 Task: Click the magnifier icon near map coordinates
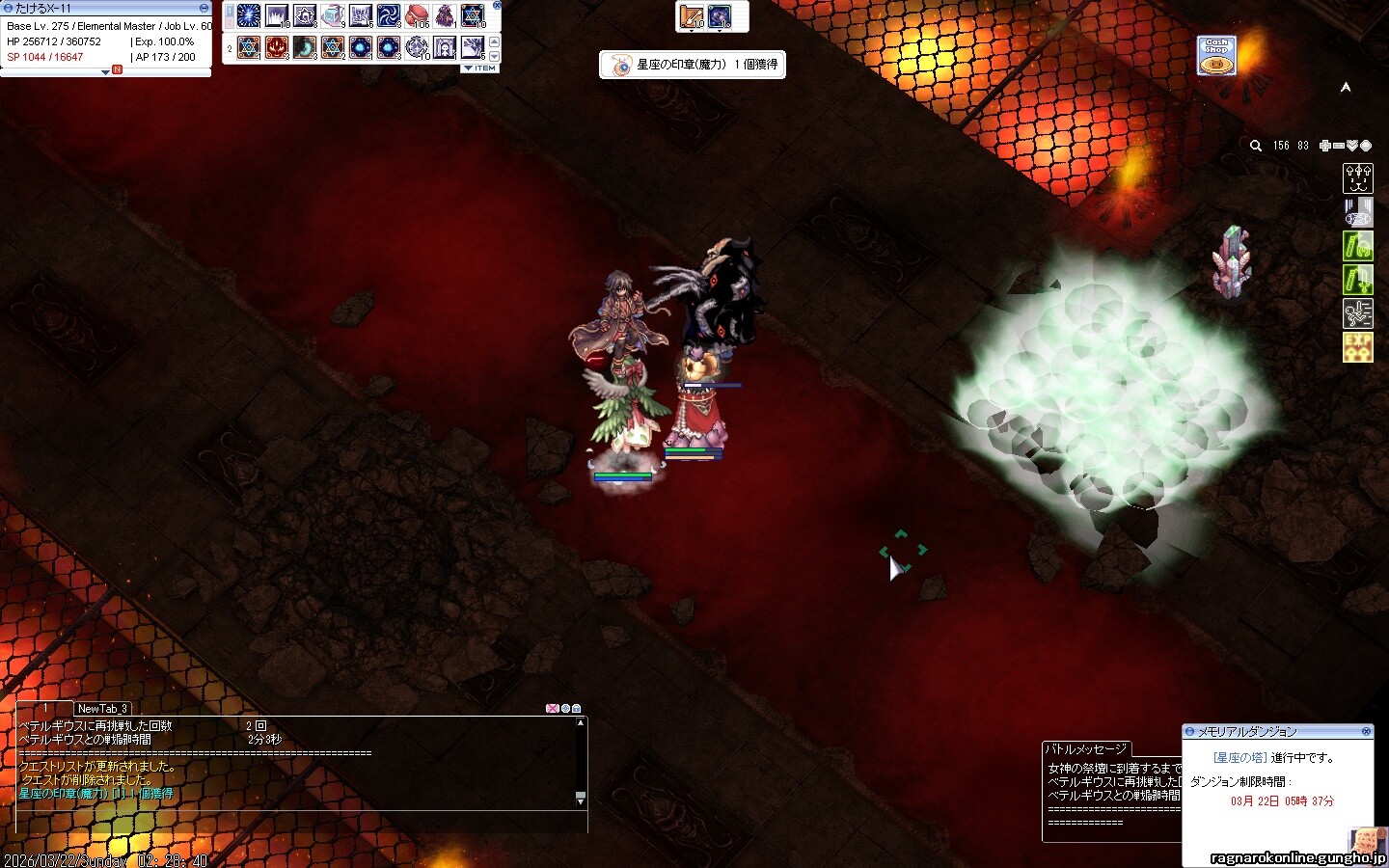coord(1255,146)
